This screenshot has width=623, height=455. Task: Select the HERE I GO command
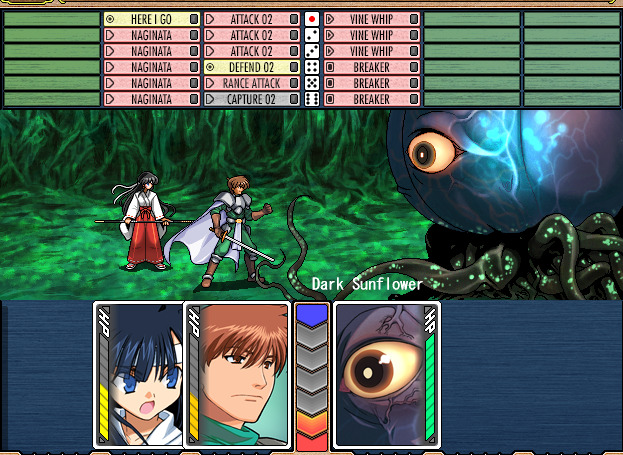151,19
